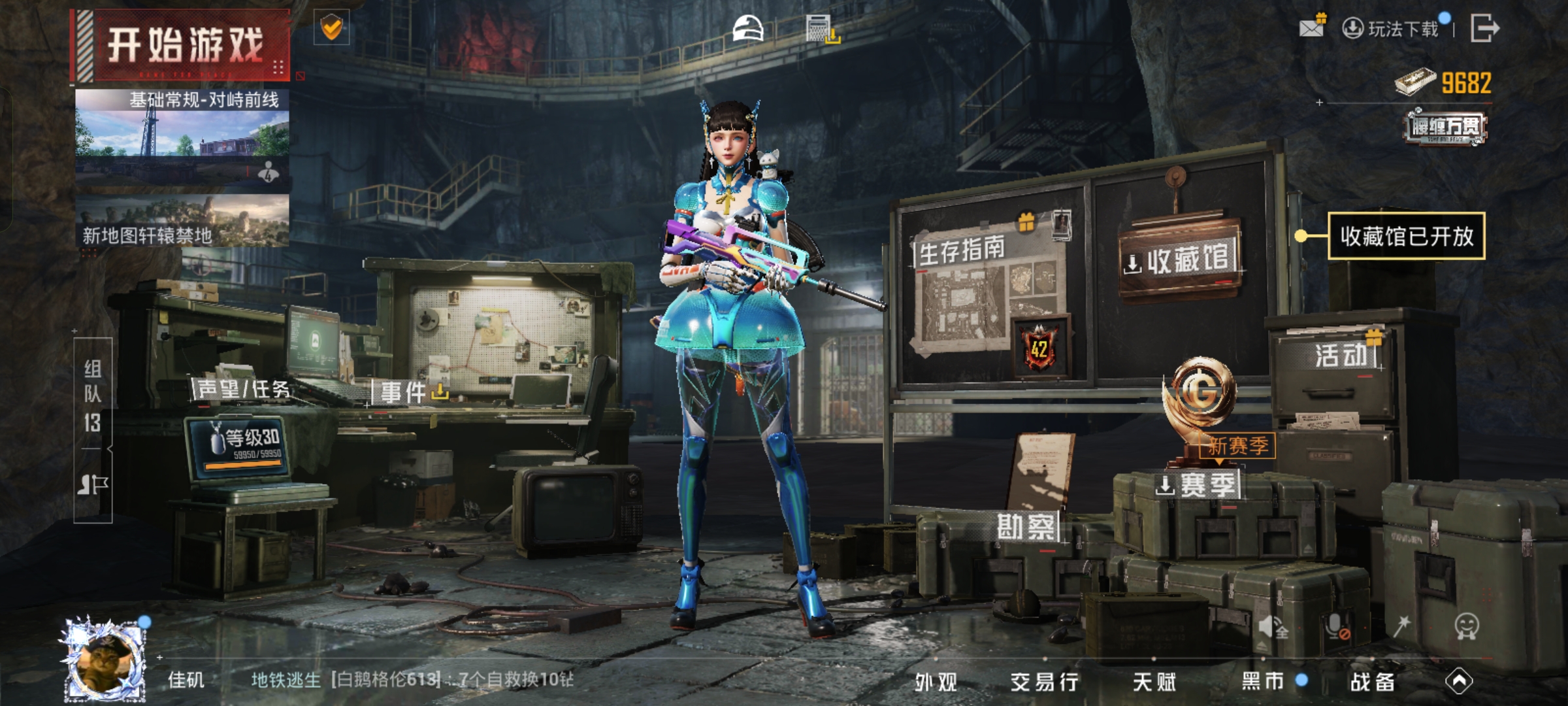
Task: Open the 天赋 talent tab
Action: pyautogui.click(x=1154, y=682)
